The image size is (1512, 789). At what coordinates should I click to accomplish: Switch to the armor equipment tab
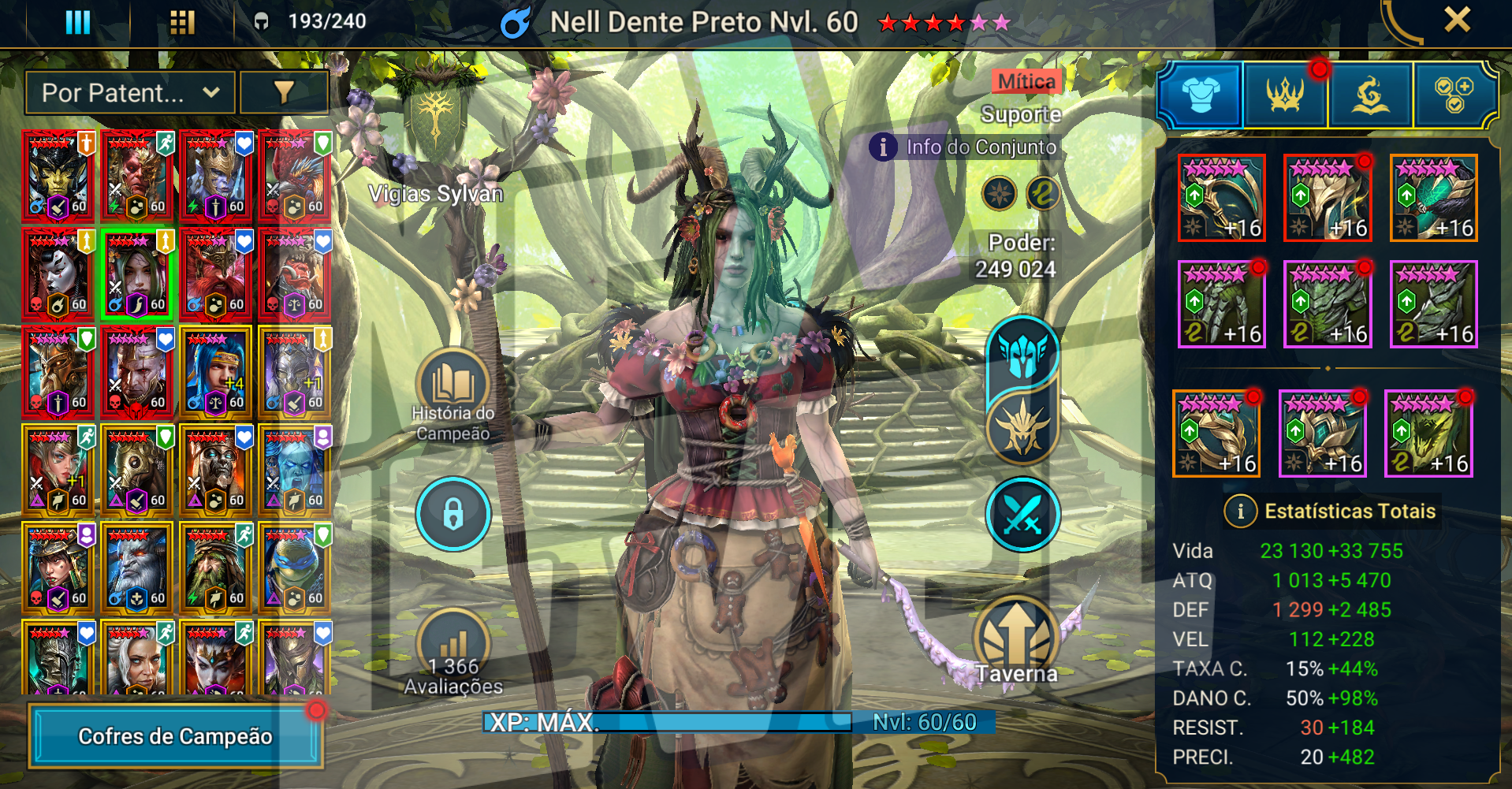1201,95
